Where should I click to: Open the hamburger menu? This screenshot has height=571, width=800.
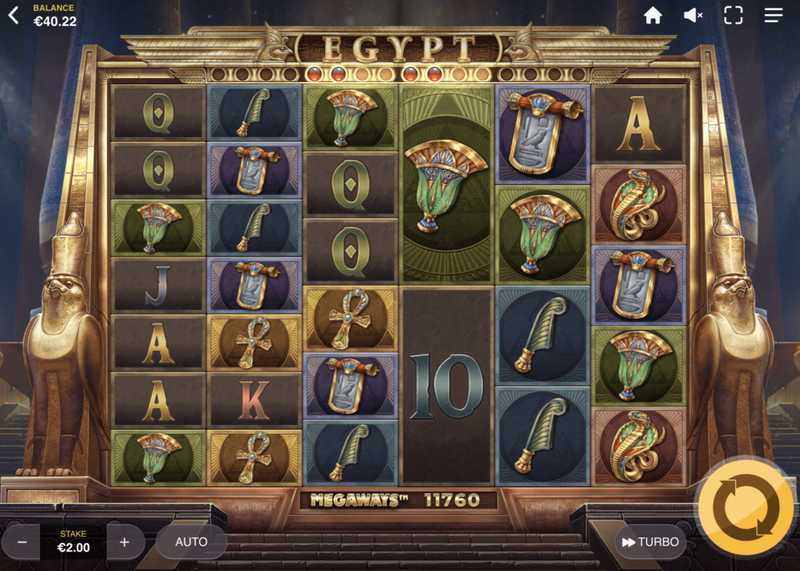coord(774,15)
